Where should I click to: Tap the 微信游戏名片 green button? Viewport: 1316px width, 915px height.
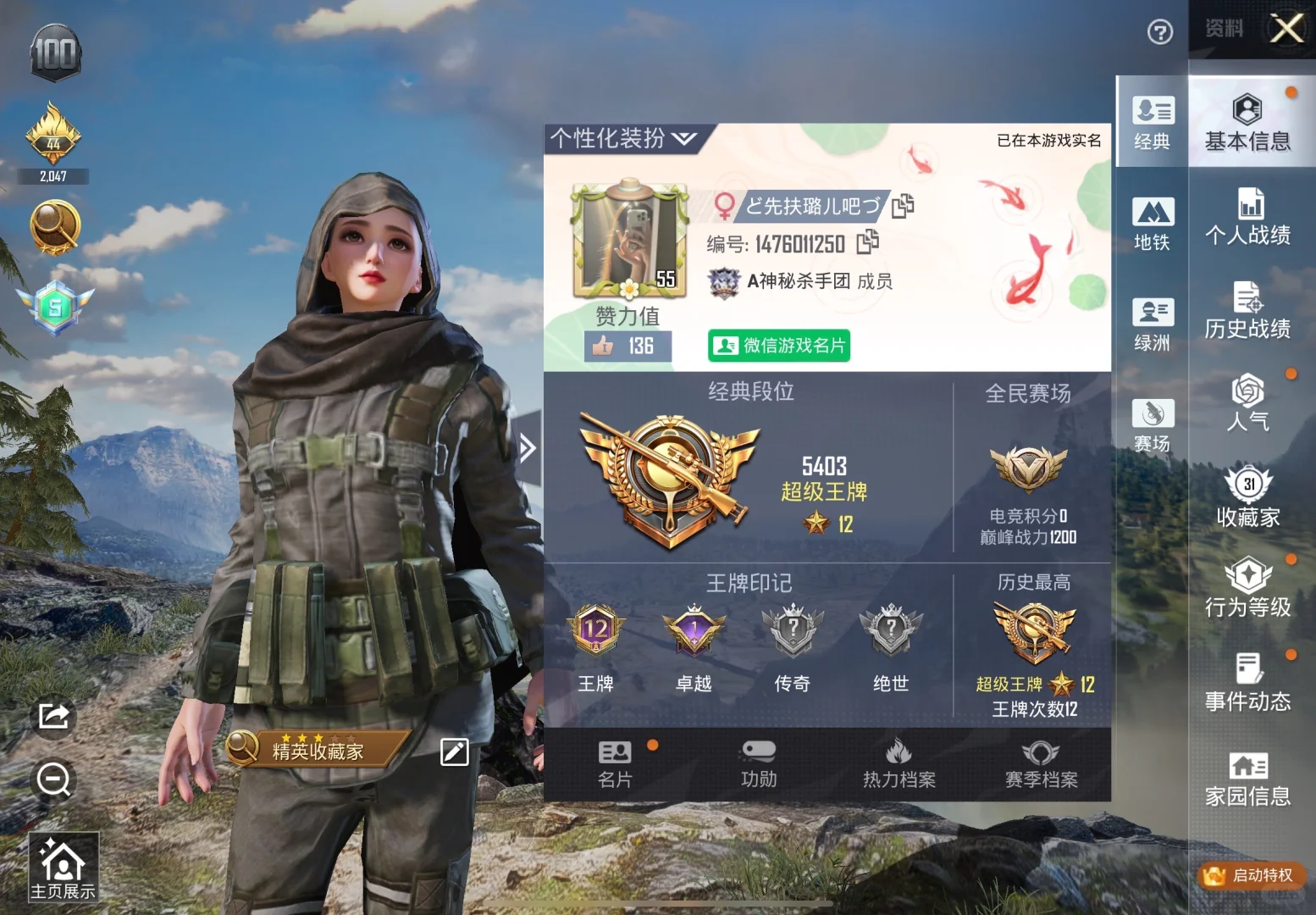[779, 346]
